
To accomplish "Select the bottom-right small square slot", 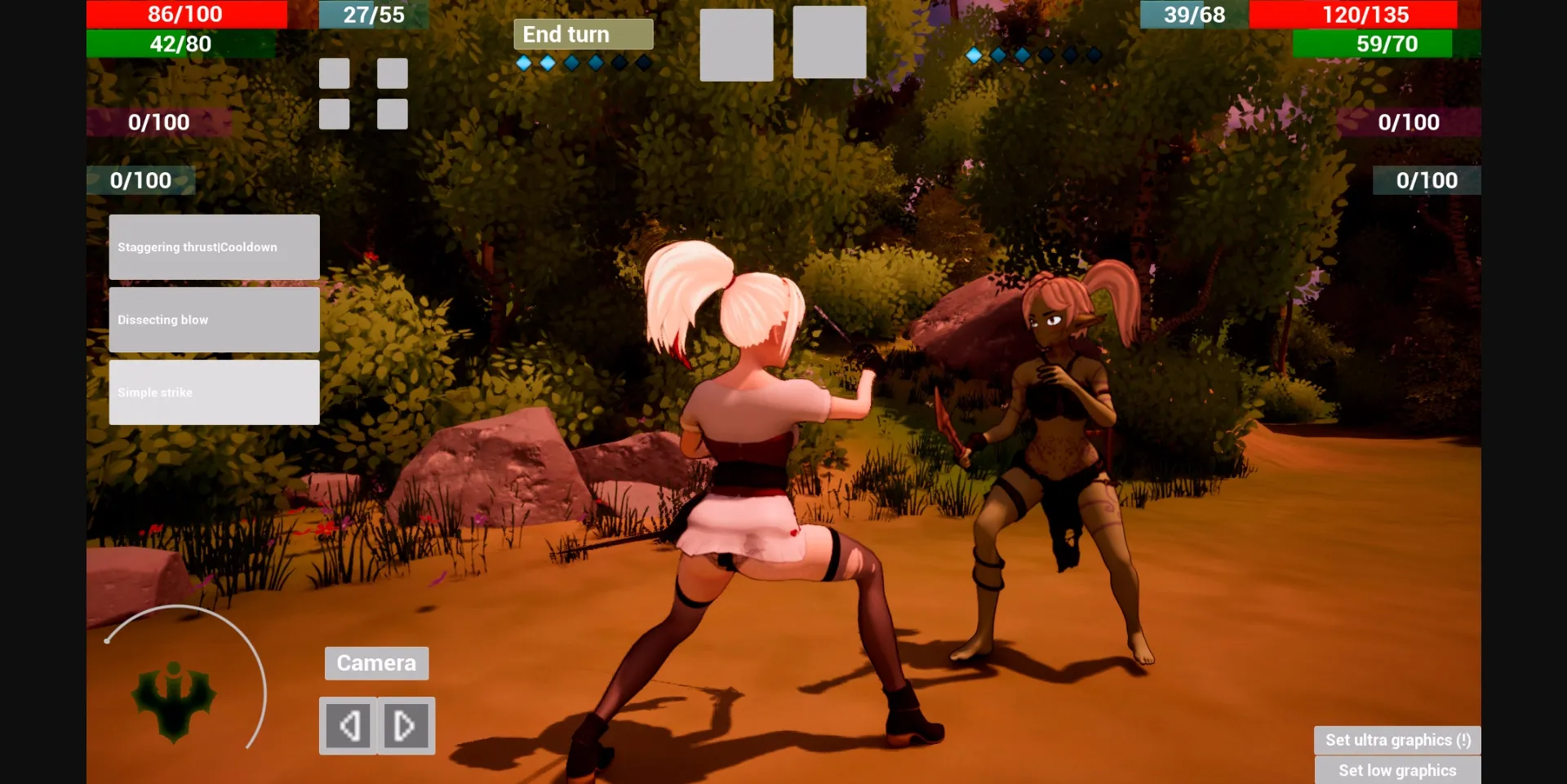I will coord(392,114).
